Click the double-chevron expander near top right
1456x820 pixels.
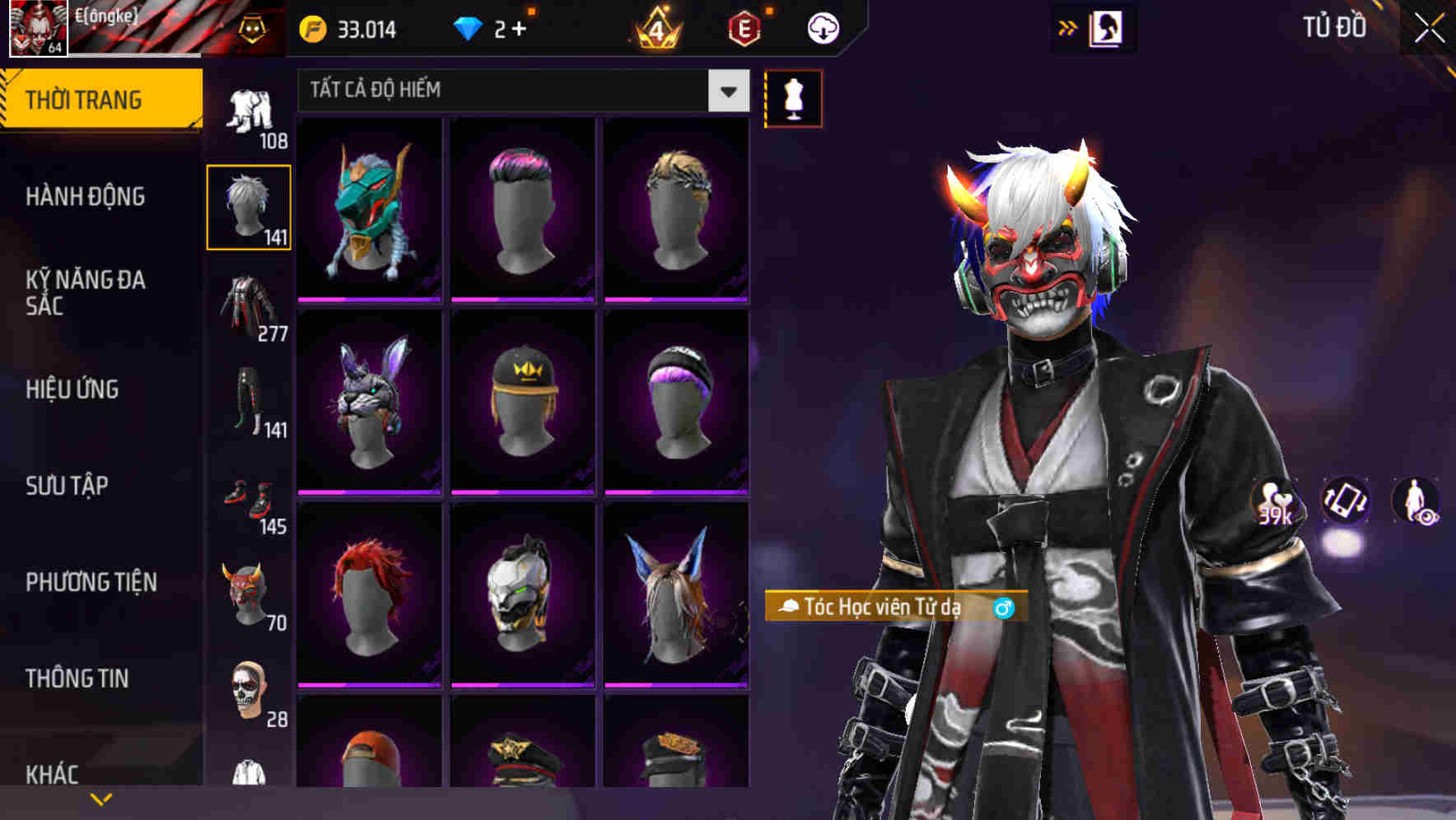[1068, 27]
